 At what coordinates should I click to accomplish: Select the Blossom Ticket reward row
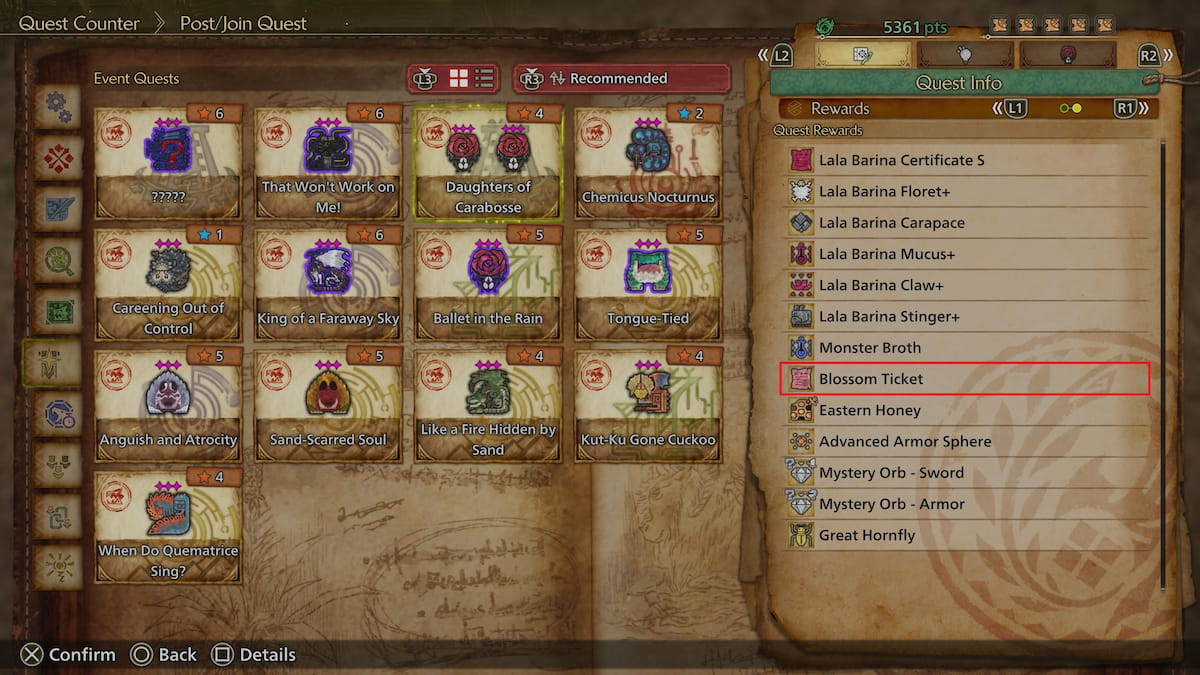965,379
